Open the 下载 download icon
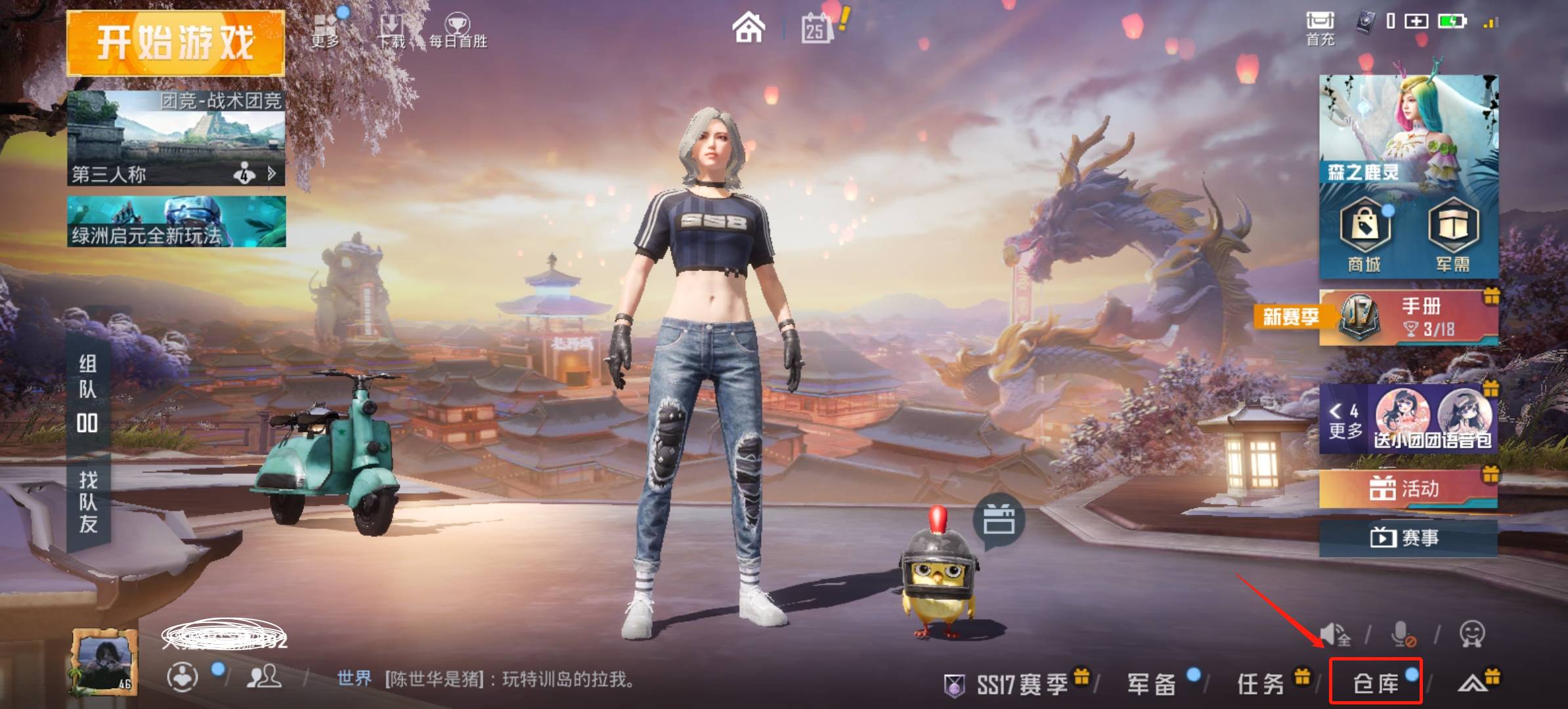Viewport: 1568px width, 709px height. click(391, 31)
